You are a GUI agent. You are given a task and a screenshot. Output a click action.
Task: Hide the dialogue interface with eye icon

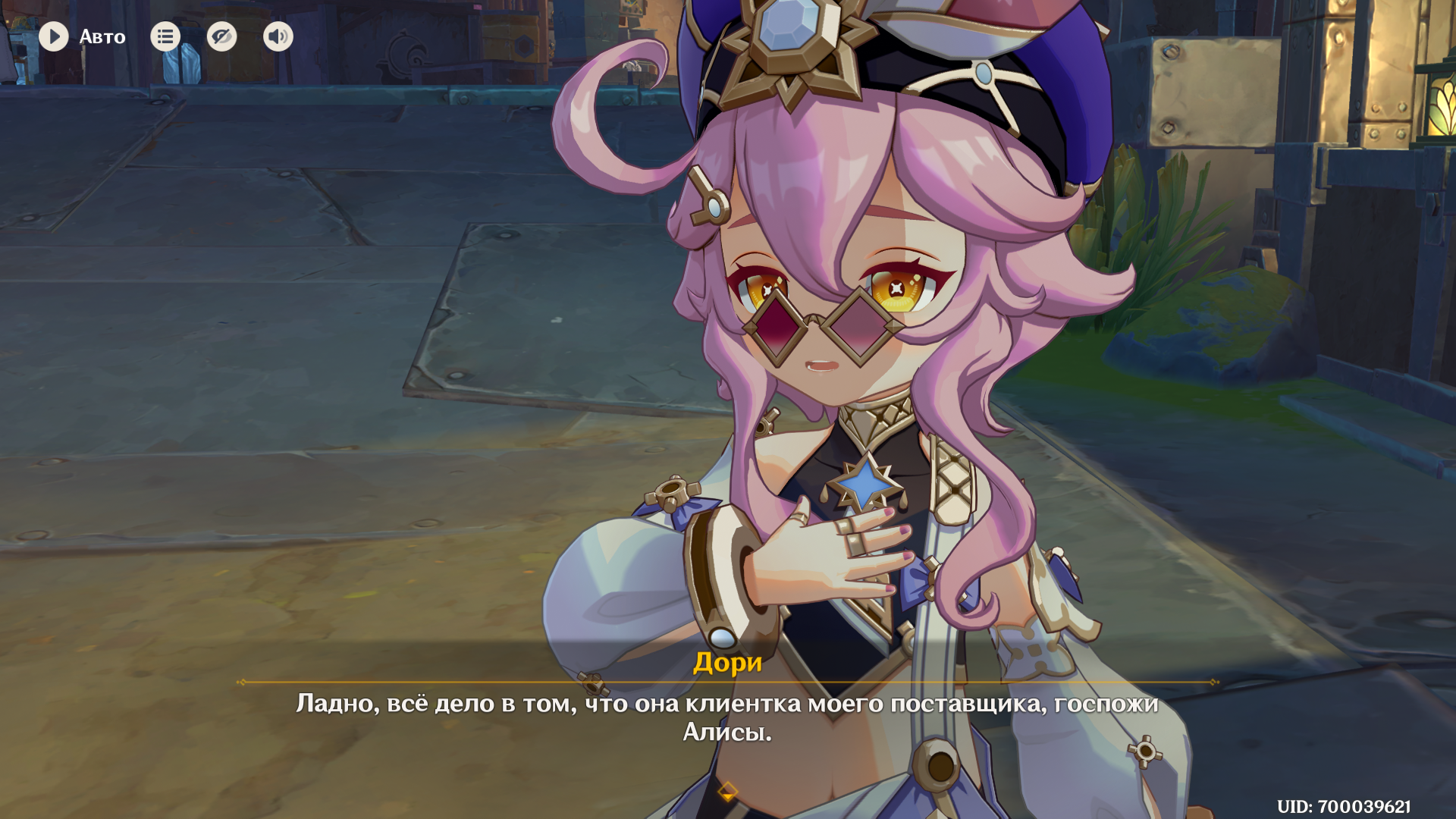tap(221, 36)
